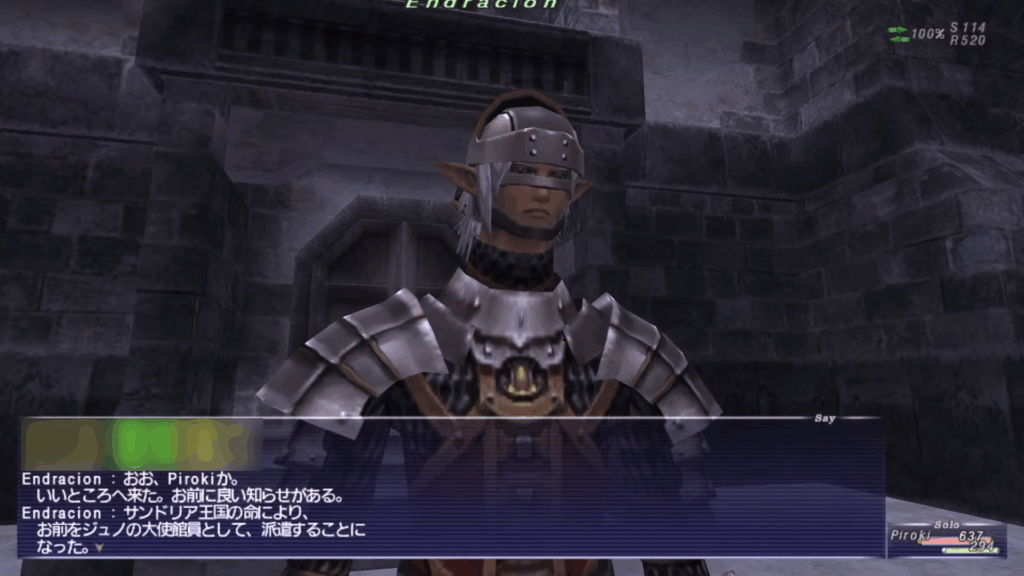Screen dimensions: 1024x576
Task: Select Piroki in the party list
Action: [x=910, y=535]
